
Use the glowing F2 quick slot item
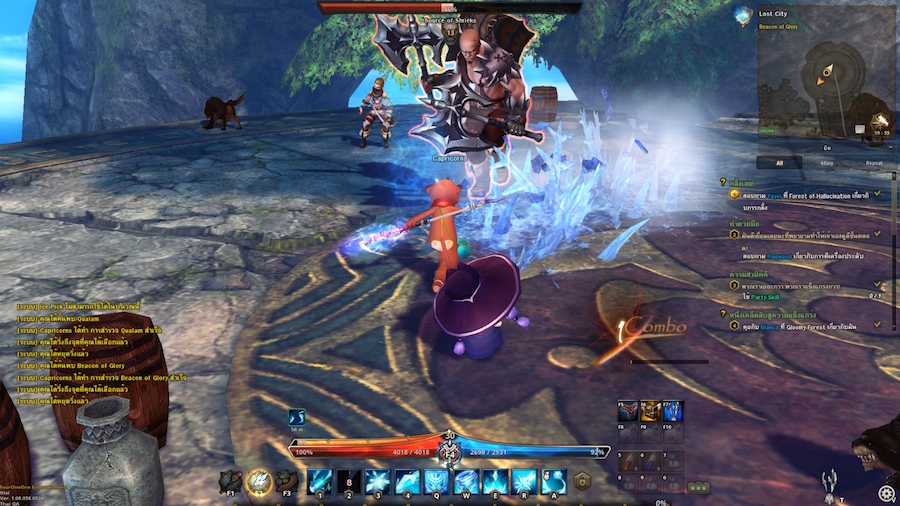click(x=259, y=483)
